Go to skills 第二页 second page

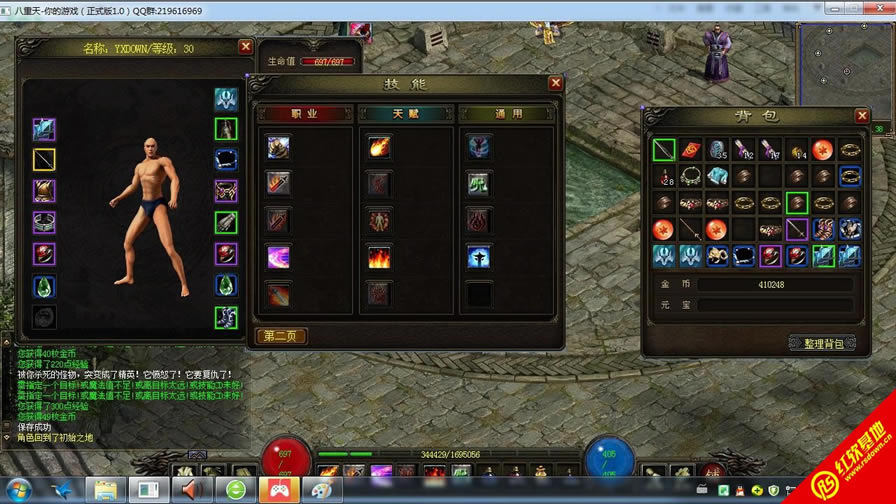click(x=281, y=336)
